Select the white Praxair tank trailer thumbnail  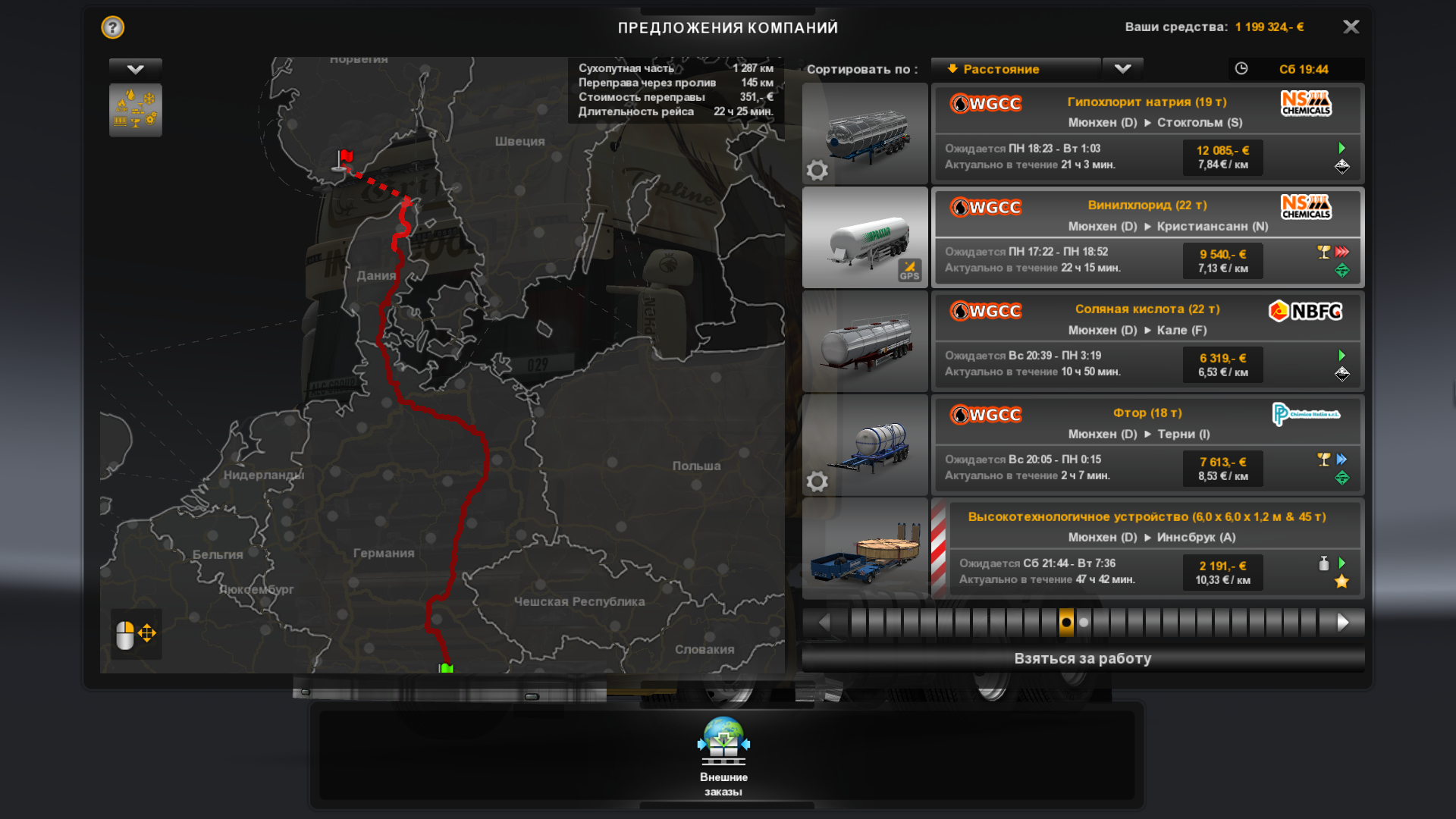click(864, 237)
